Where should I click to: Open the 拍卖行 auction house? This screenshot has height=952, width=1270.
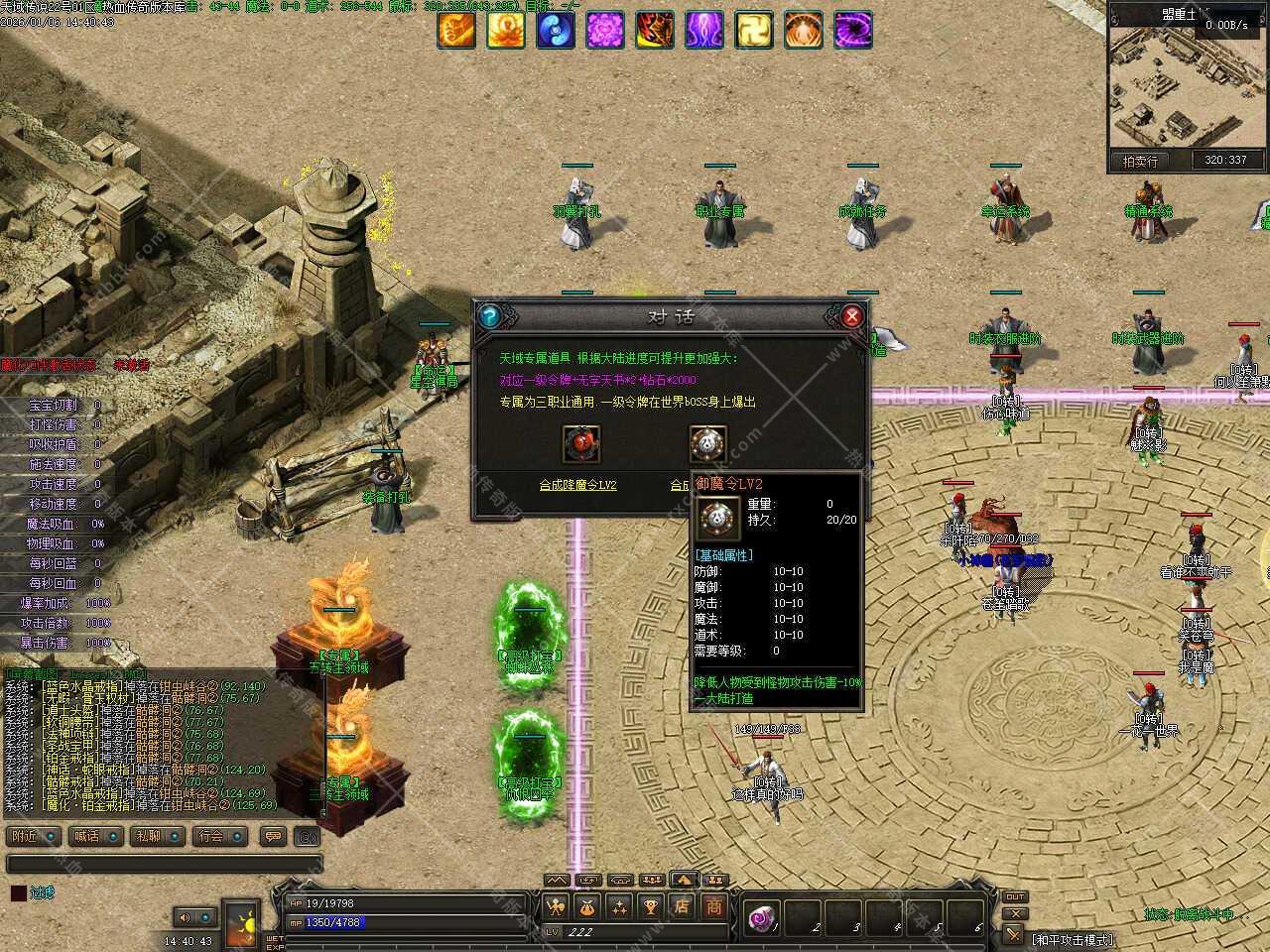[1140, 161]
